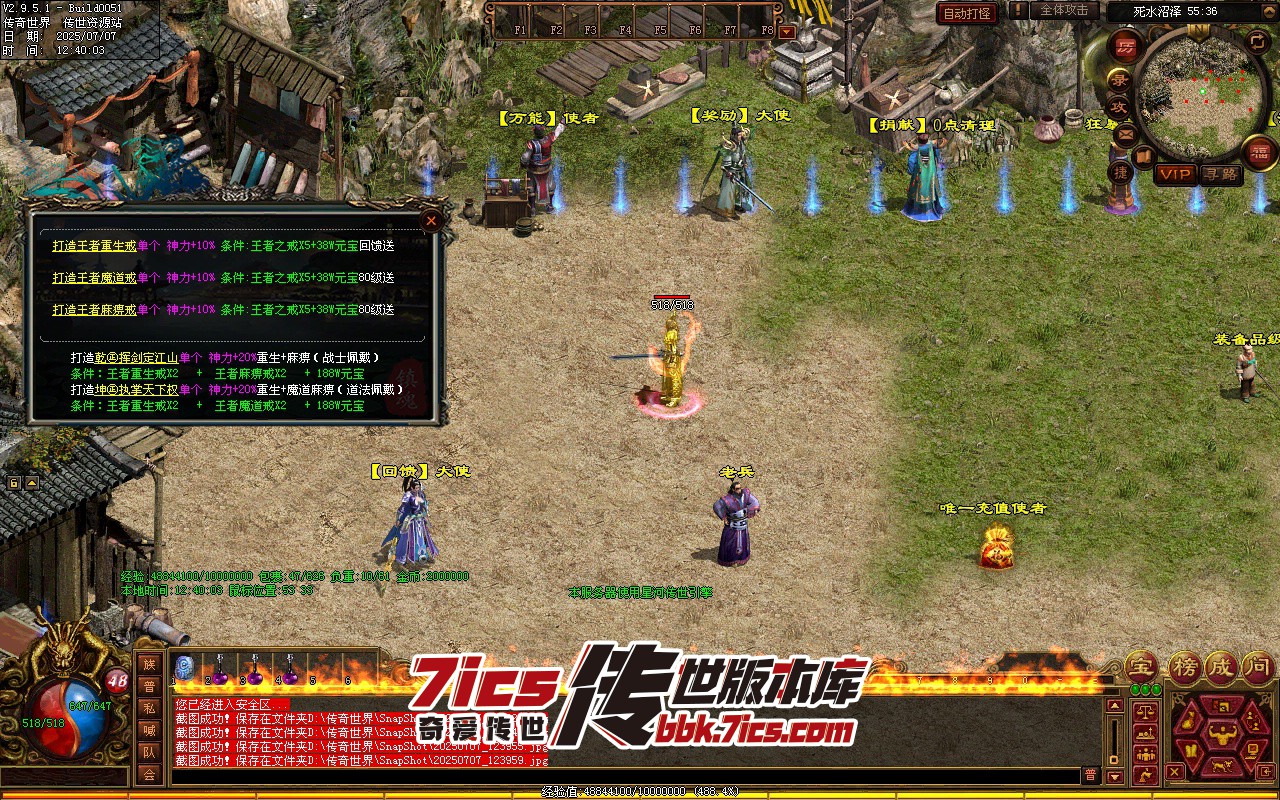The height and width of the screenshot is (800, 1280).
Task: Select the 队 team chat channel
Action: (149, 752)
